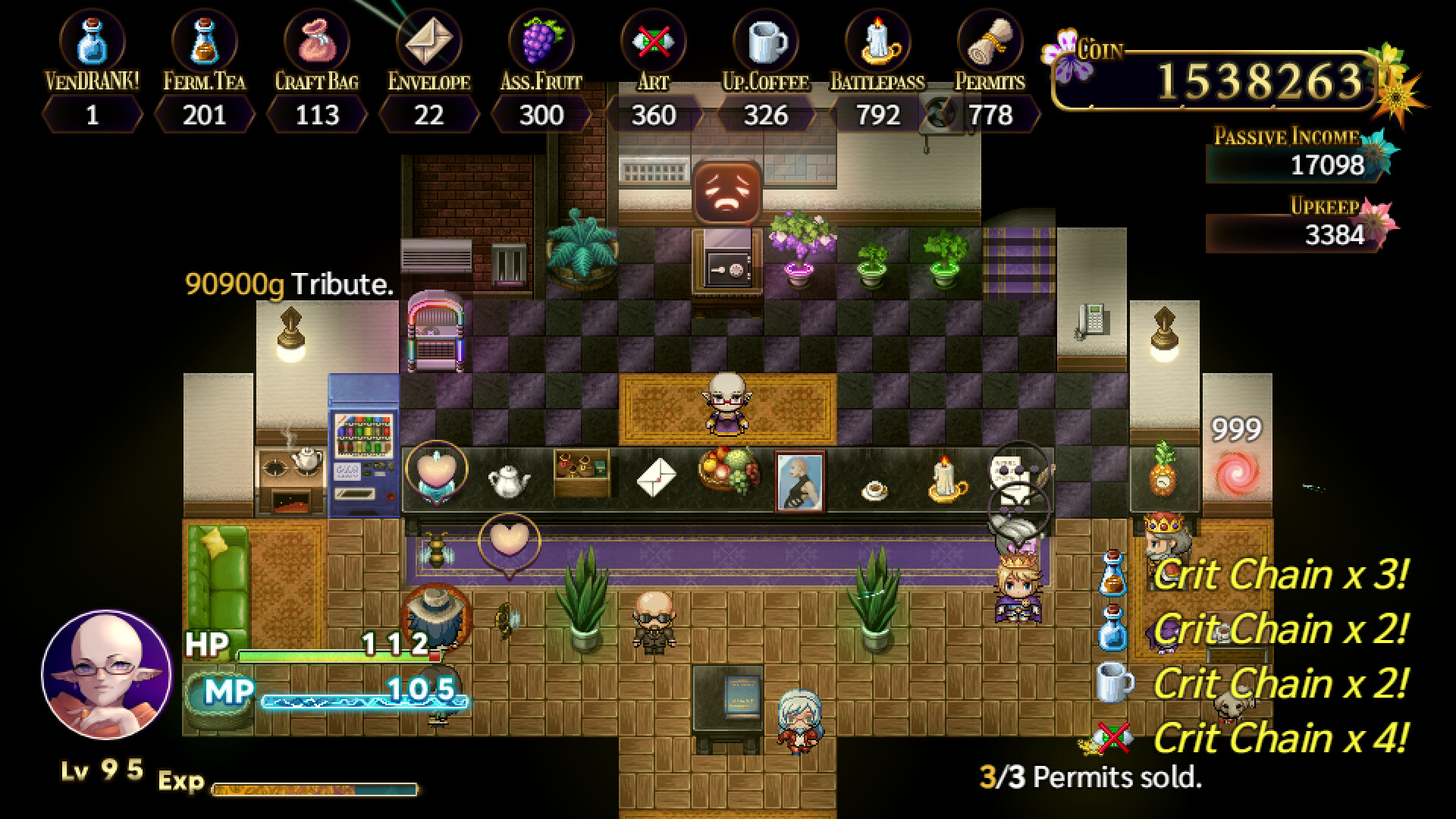
Task: Open the character portrait in the bottom left
Action: pyautogui.click(x=106, y=675)
